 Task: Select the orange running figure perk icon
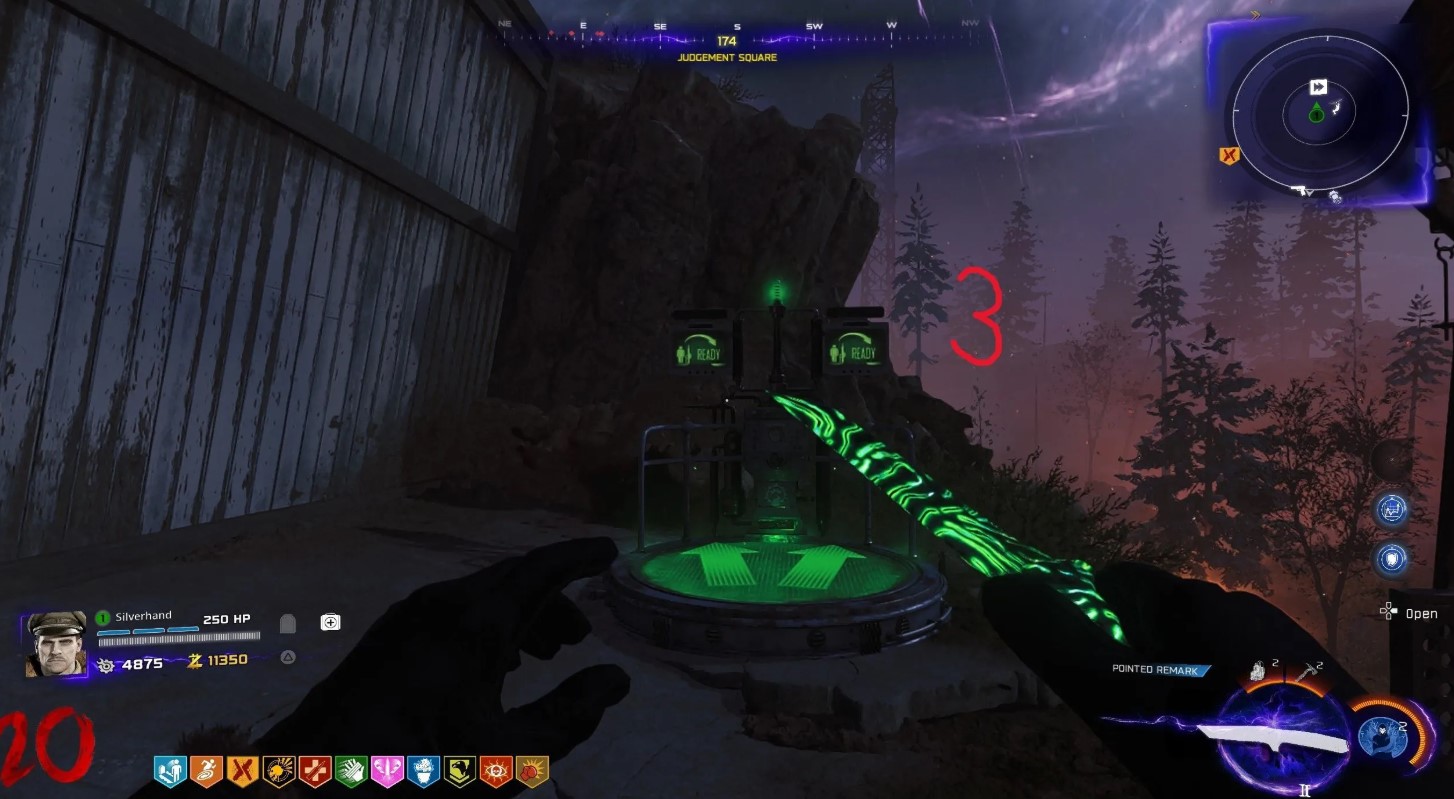coord(206,770)
